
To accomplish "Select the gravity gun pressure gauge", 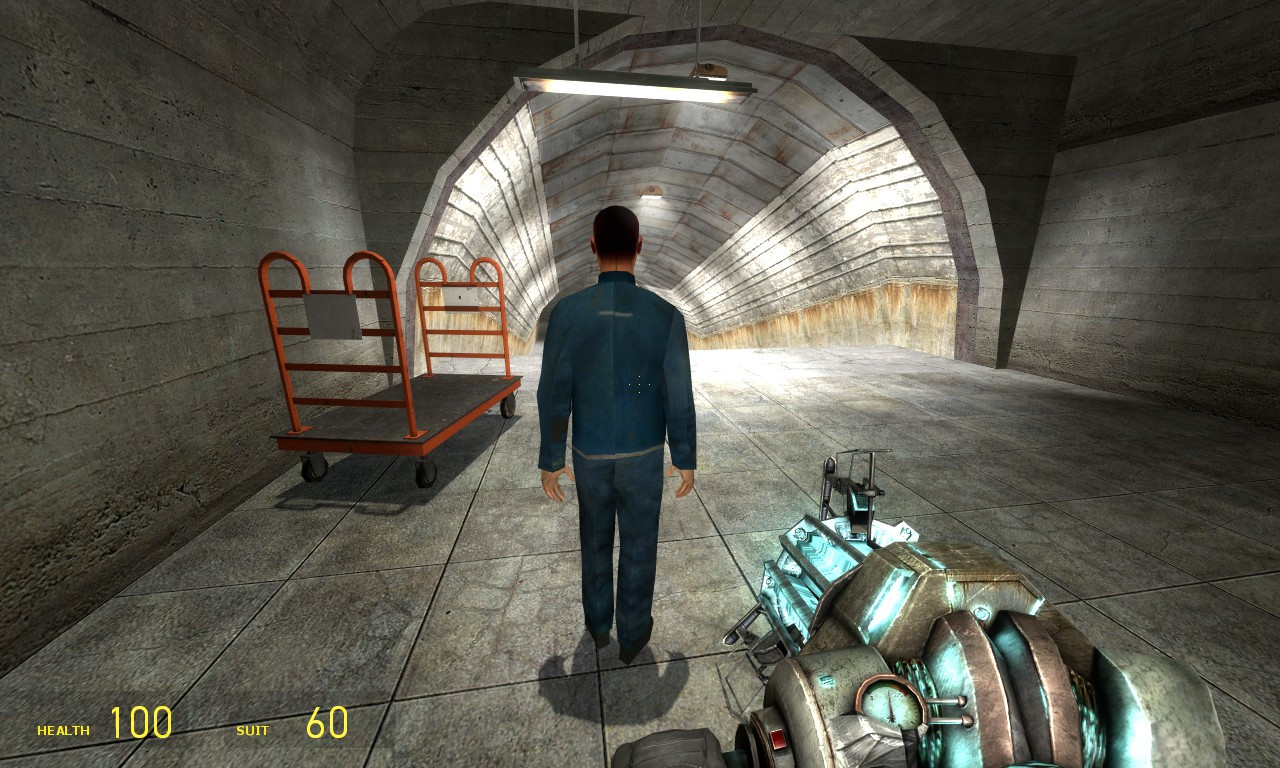I will (884, 707).
